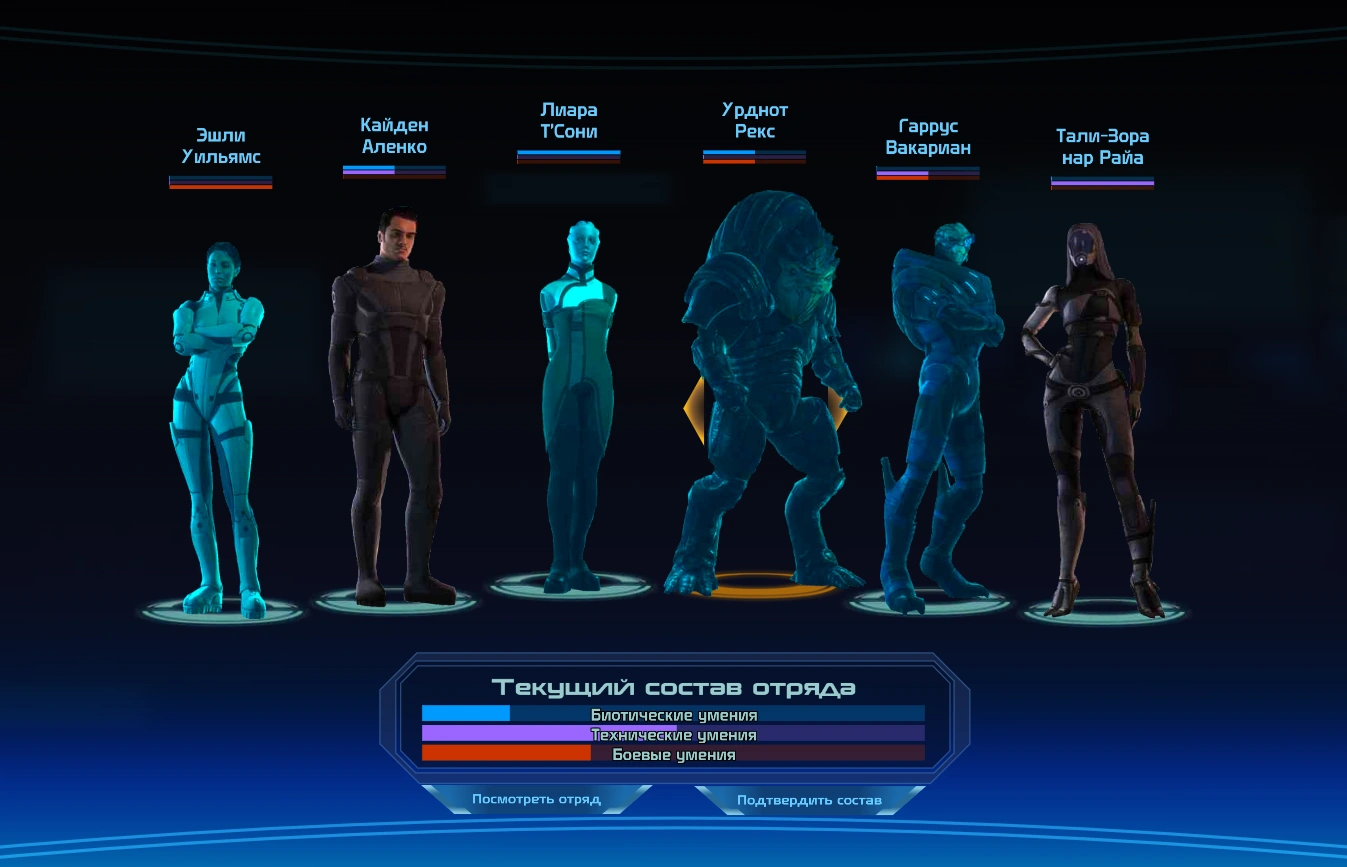Click the skill bar under Лиара Т'Сони
Viewport: 1347px width, 867px height.
pos(568,155)
